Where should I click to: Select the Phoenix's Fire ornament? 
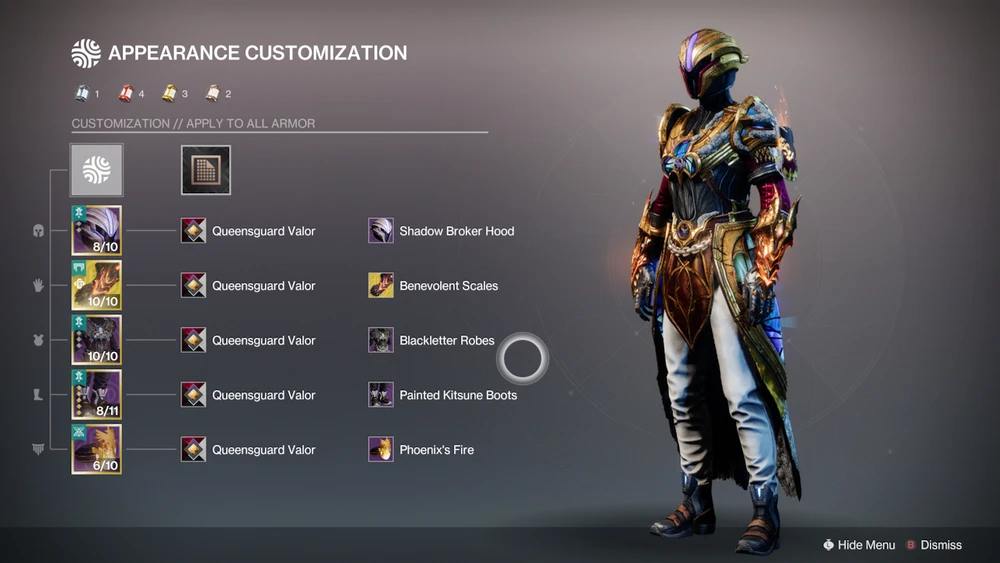tap(381, 449)
